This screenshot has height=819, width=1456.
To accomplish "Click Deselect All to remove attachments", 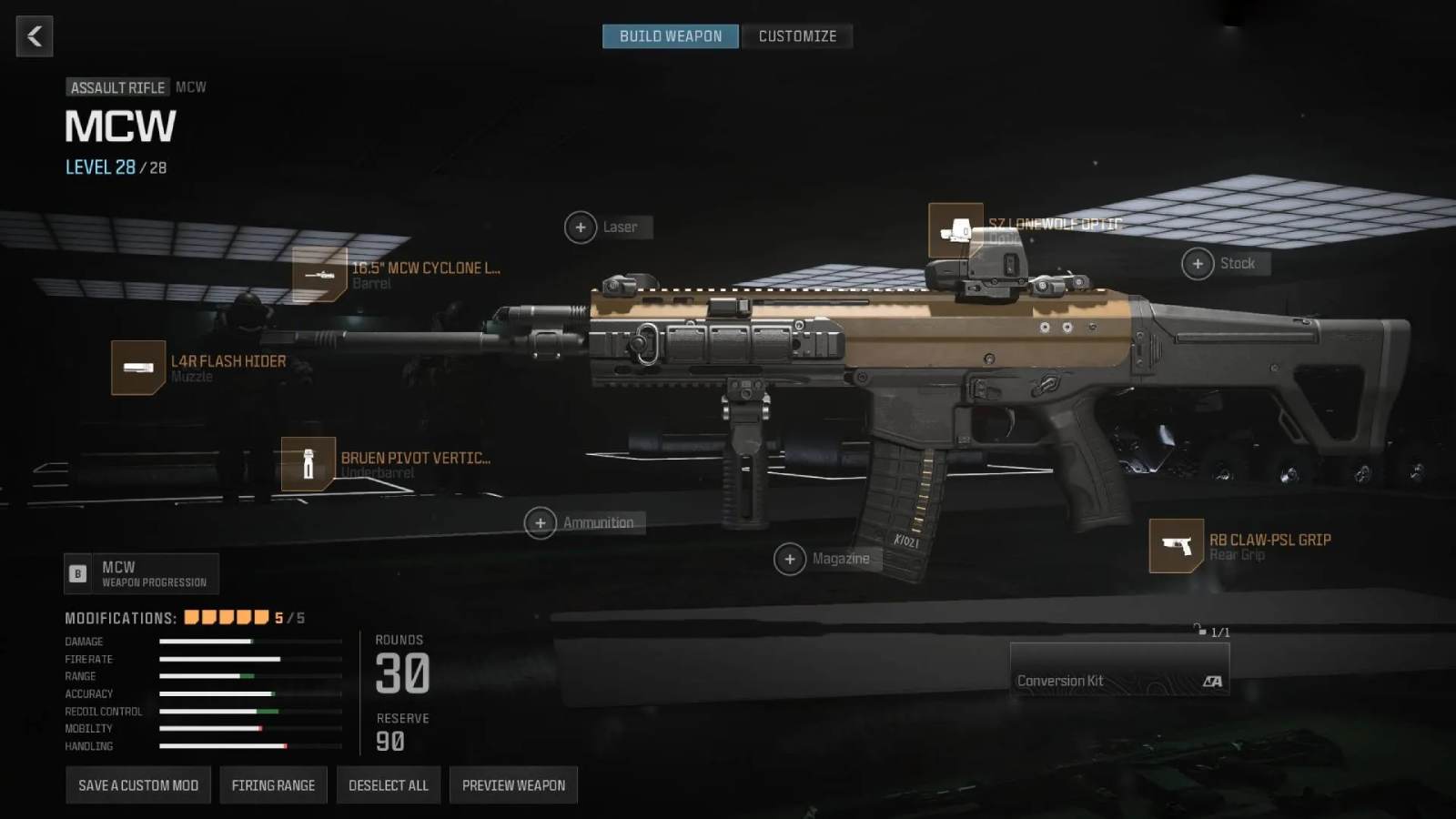I will click(389, 784).
